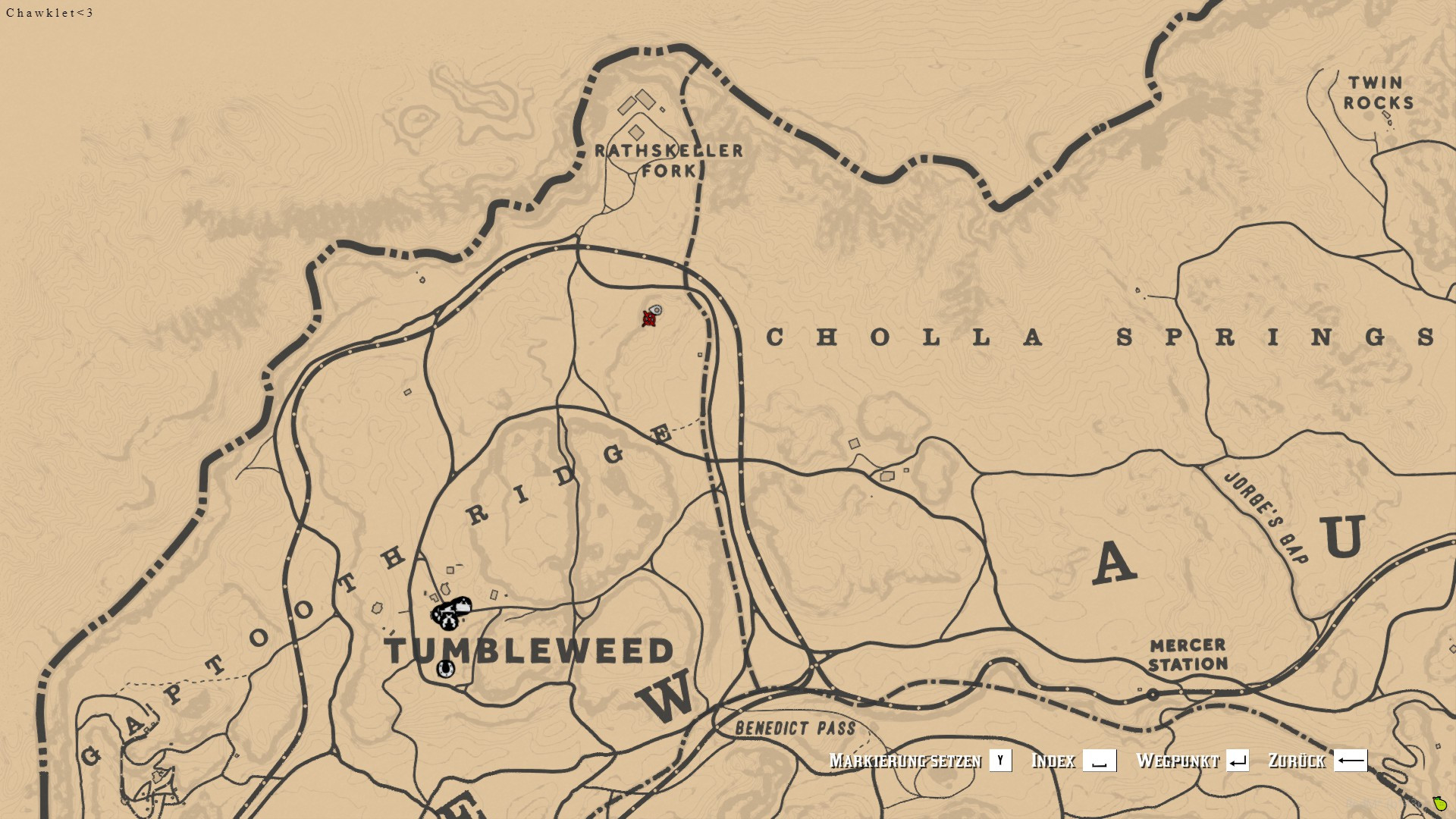Select the horseshoe stable marker near Tumbleweed

(445, 669)
